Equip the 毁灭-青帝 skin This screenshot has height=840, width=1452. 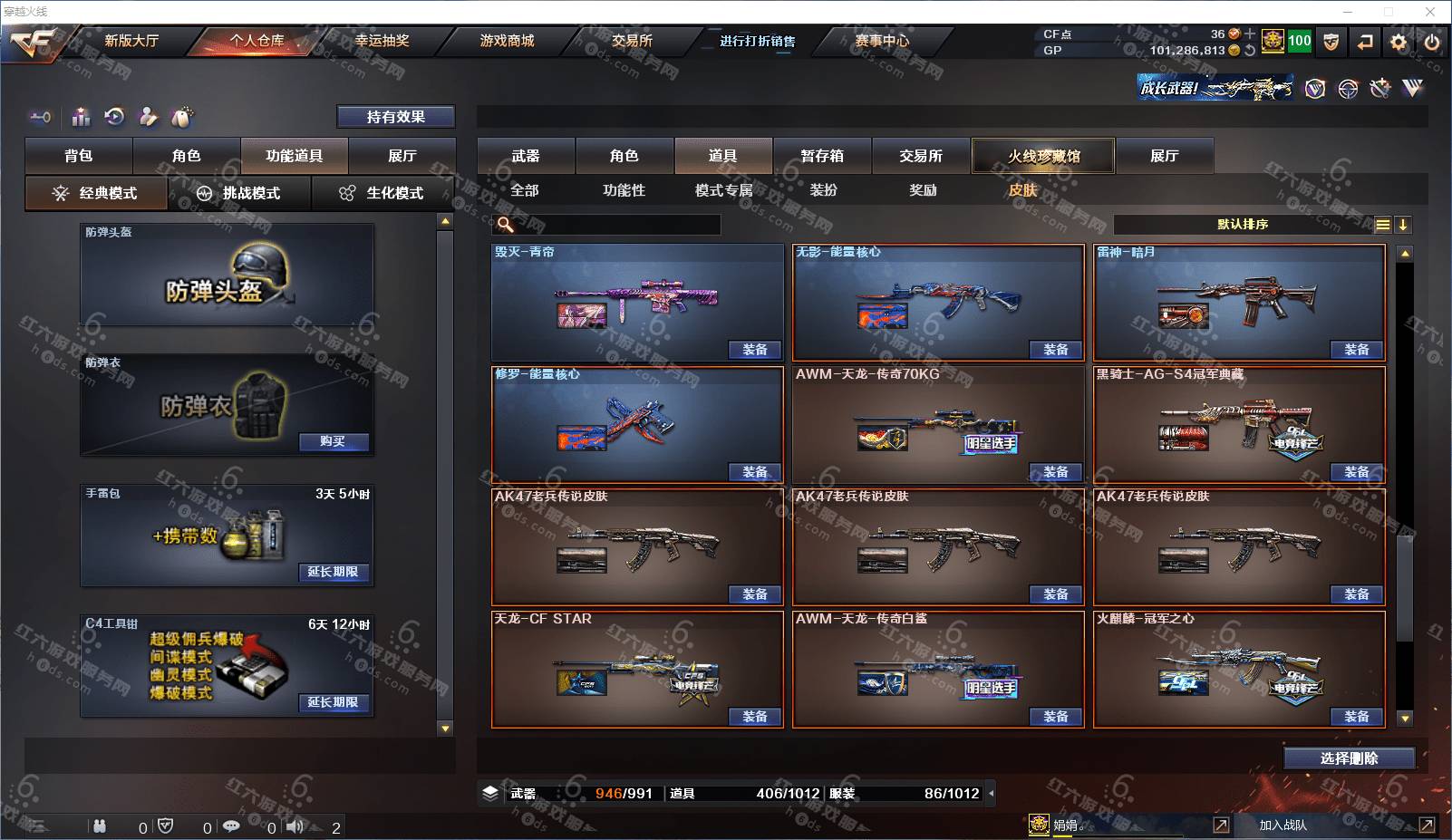[755, 350]
